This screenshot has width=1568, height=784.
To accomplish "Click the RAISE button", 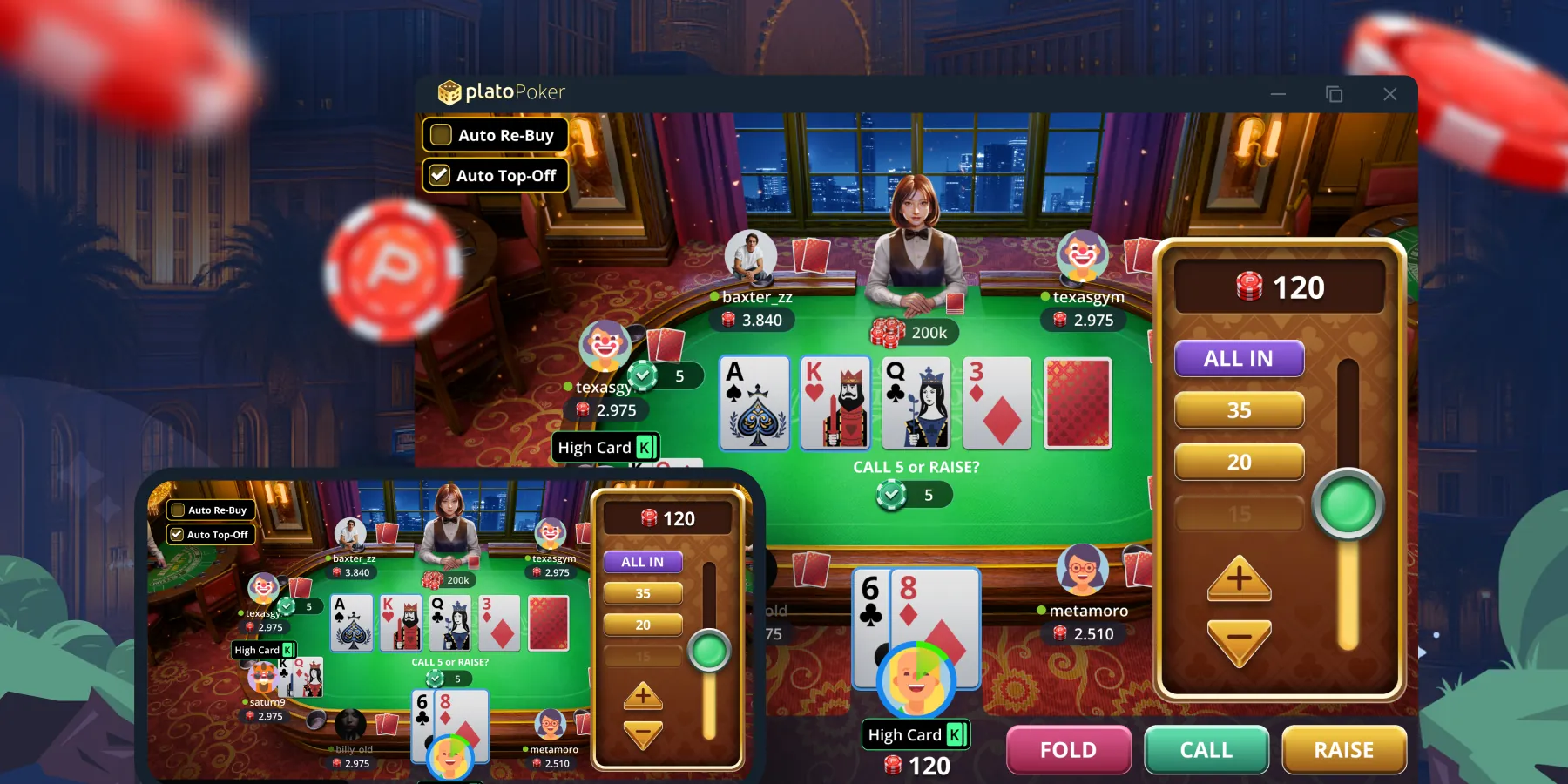I will [1343, 750].
